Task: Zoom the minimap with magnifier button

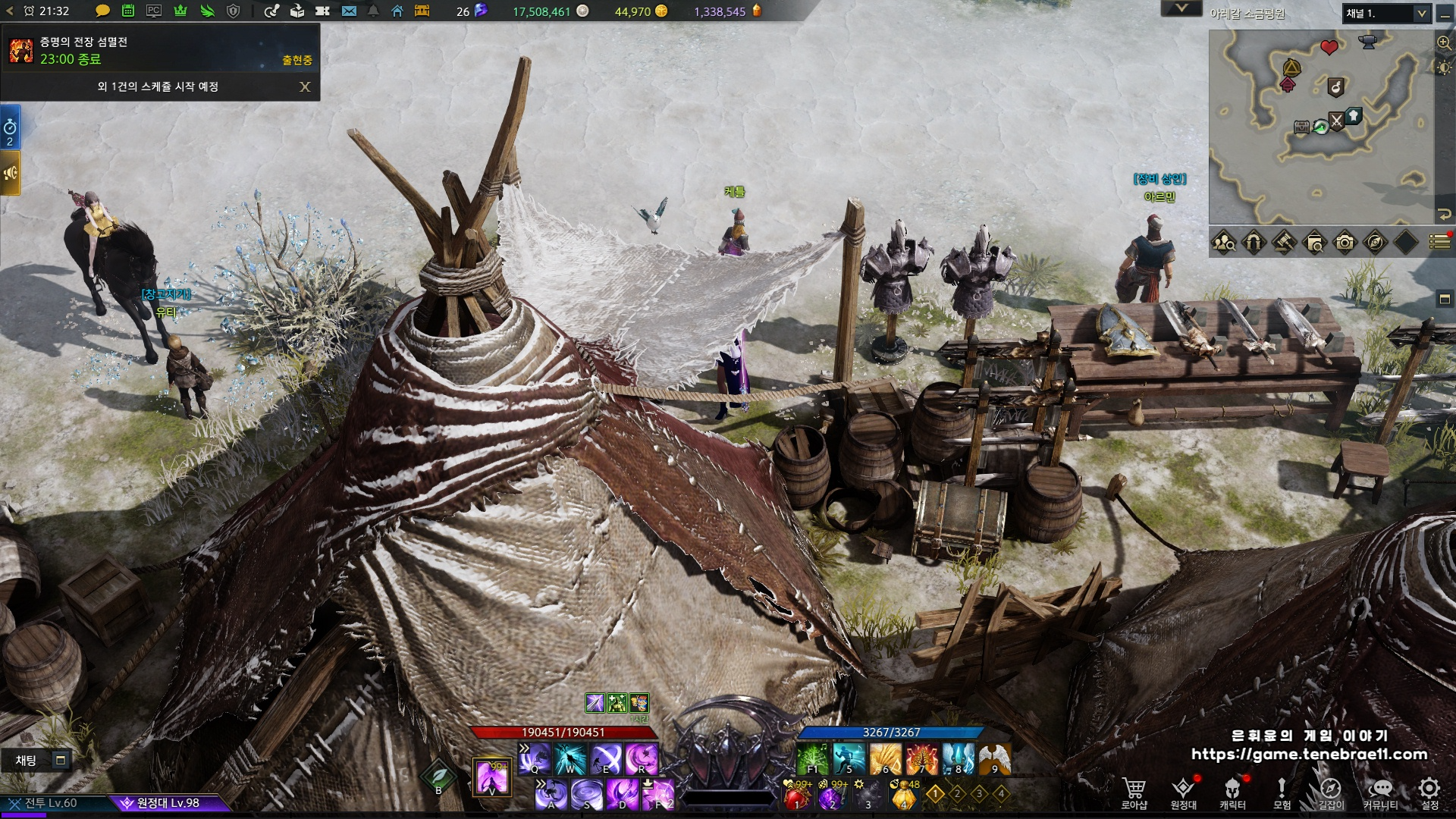Action: pyautogui.click(x=1444, y=42)
